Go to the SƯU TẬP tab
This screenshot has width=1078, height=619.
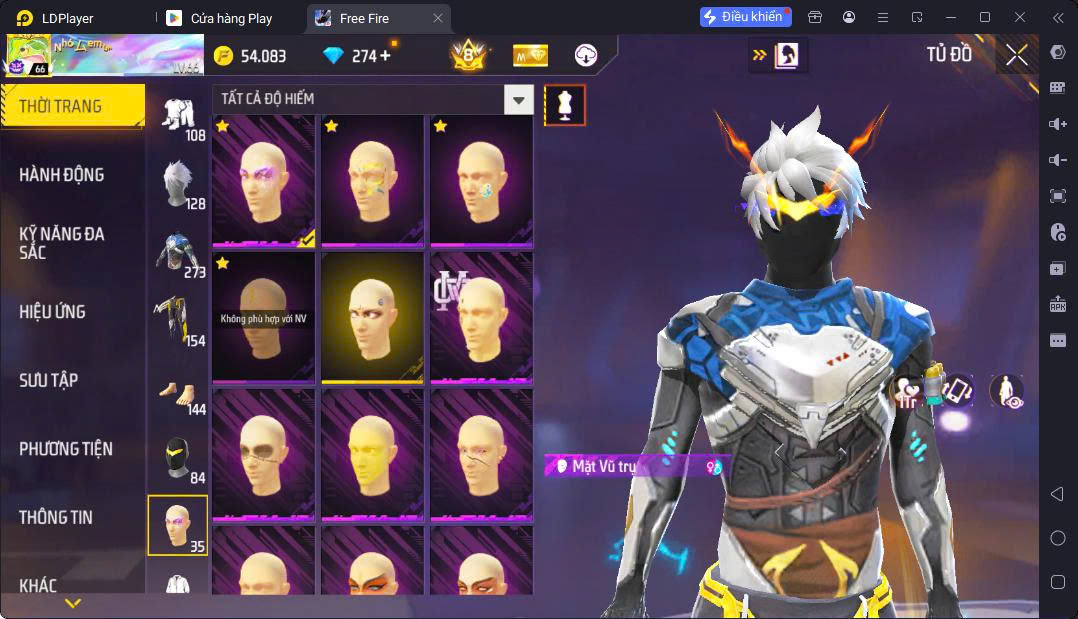point(49,380)
